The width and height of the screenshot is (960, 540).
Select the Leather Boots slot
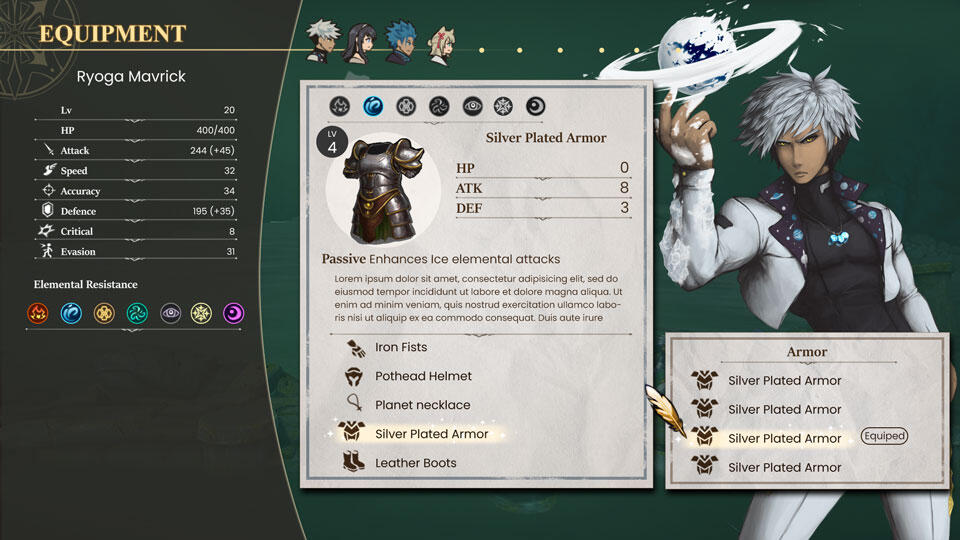416,464
